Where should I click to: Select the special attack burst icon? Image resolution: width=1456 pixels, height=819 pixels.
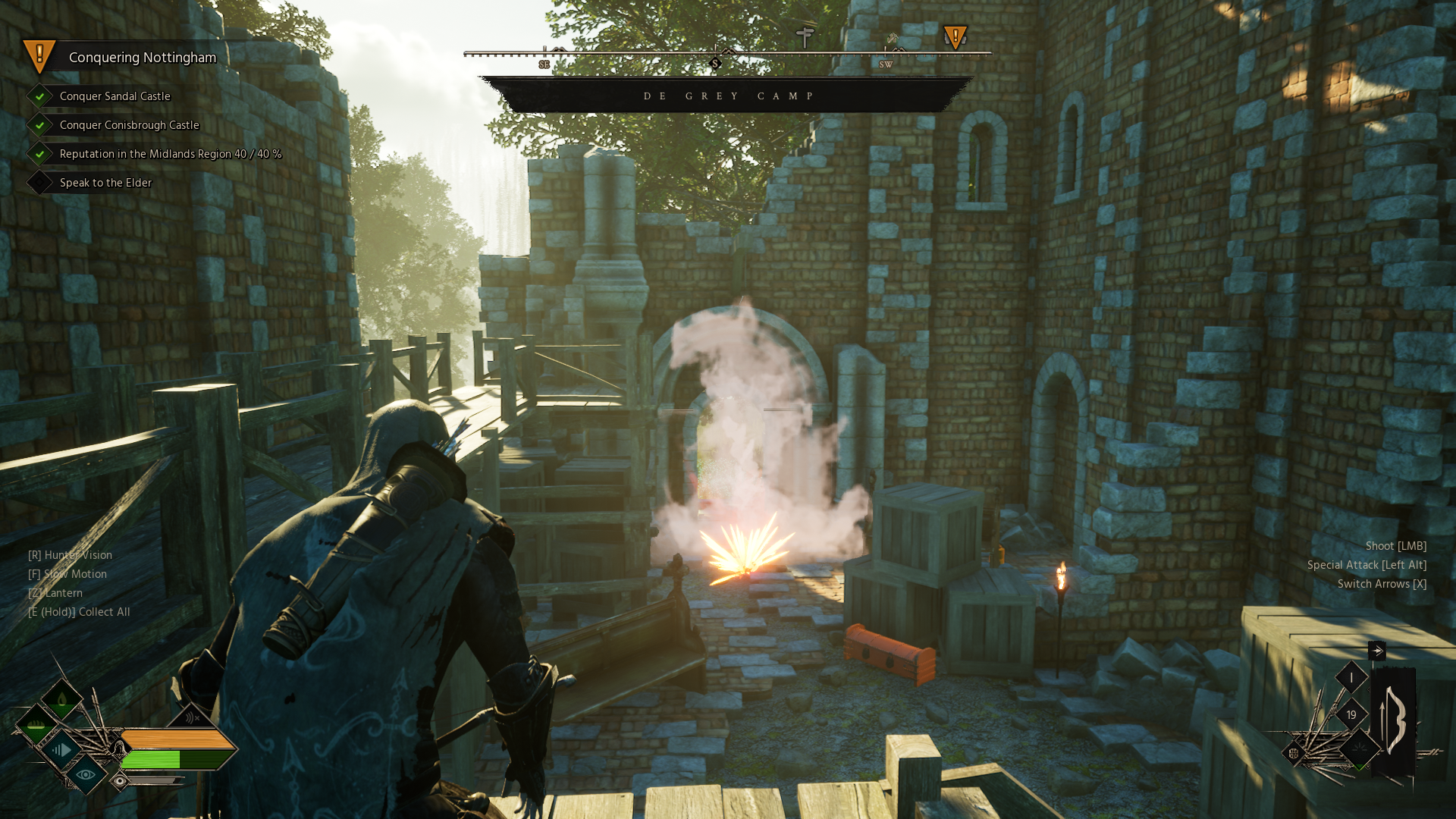coord(1360,749)
